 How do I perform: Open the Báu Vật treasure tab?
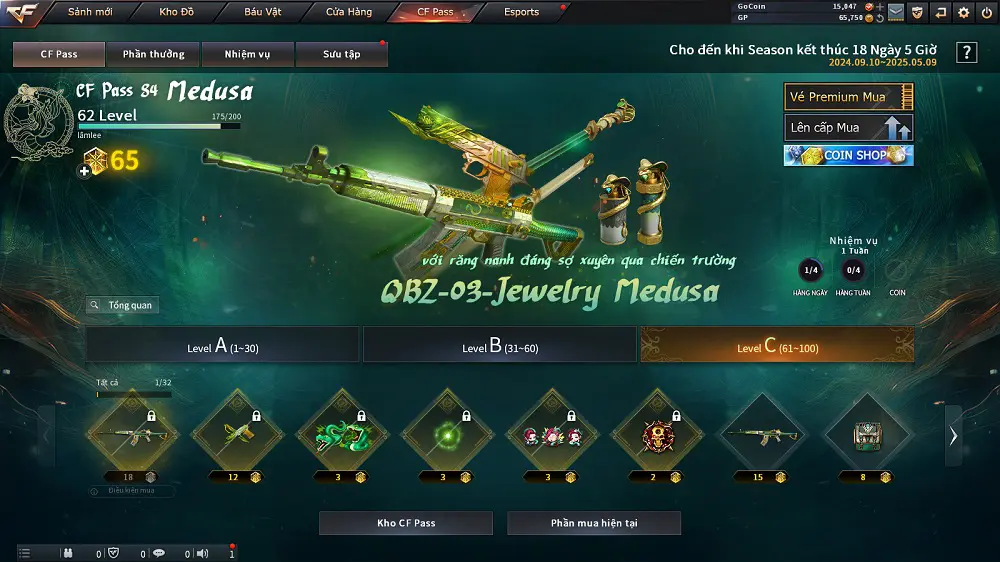[x=262, y=12]
